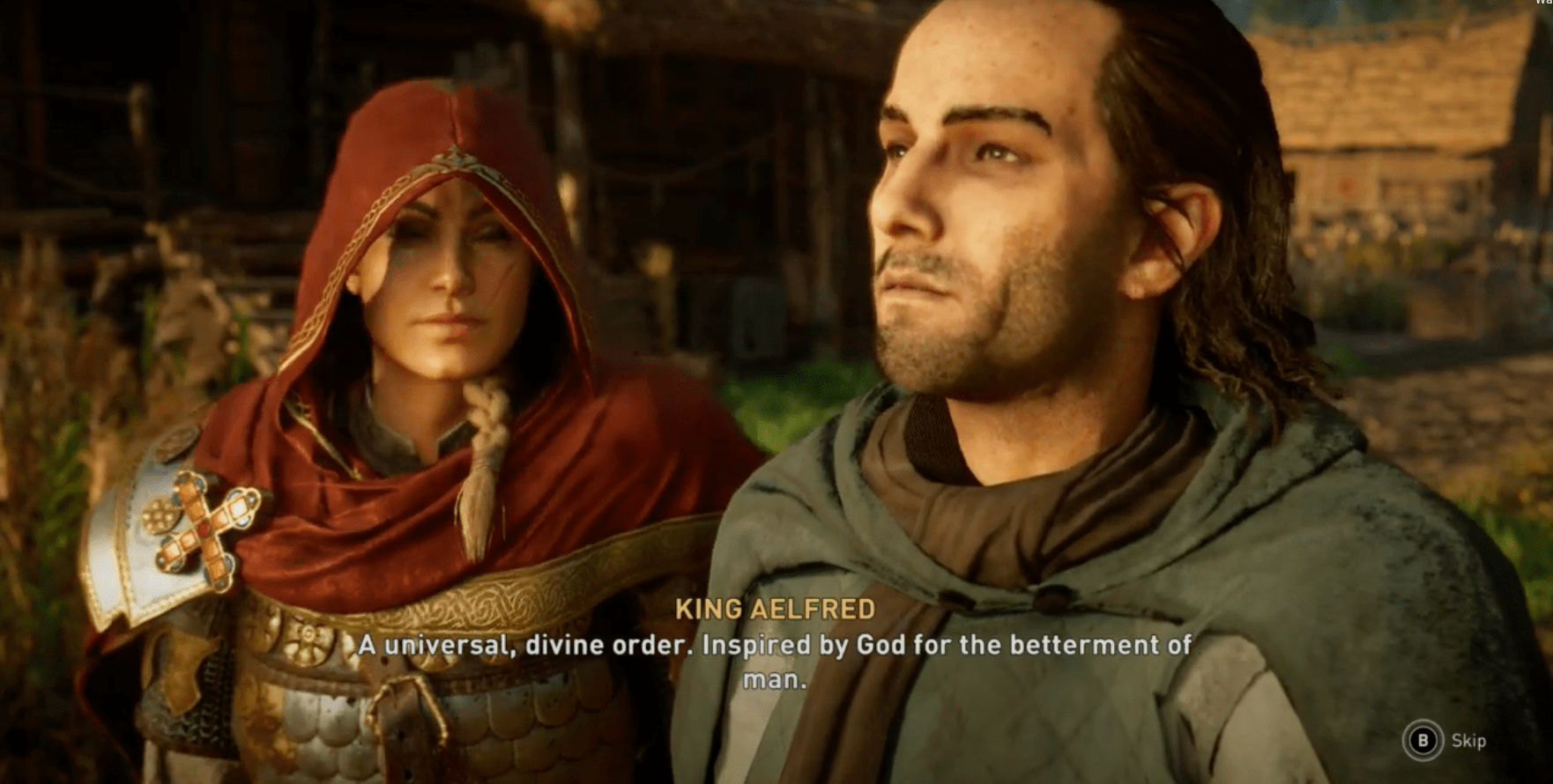The image size is (1553, 784).
Task: Click the word 'God' in the subtitle line
Action: pyautogui.click(x=884, y=645)
